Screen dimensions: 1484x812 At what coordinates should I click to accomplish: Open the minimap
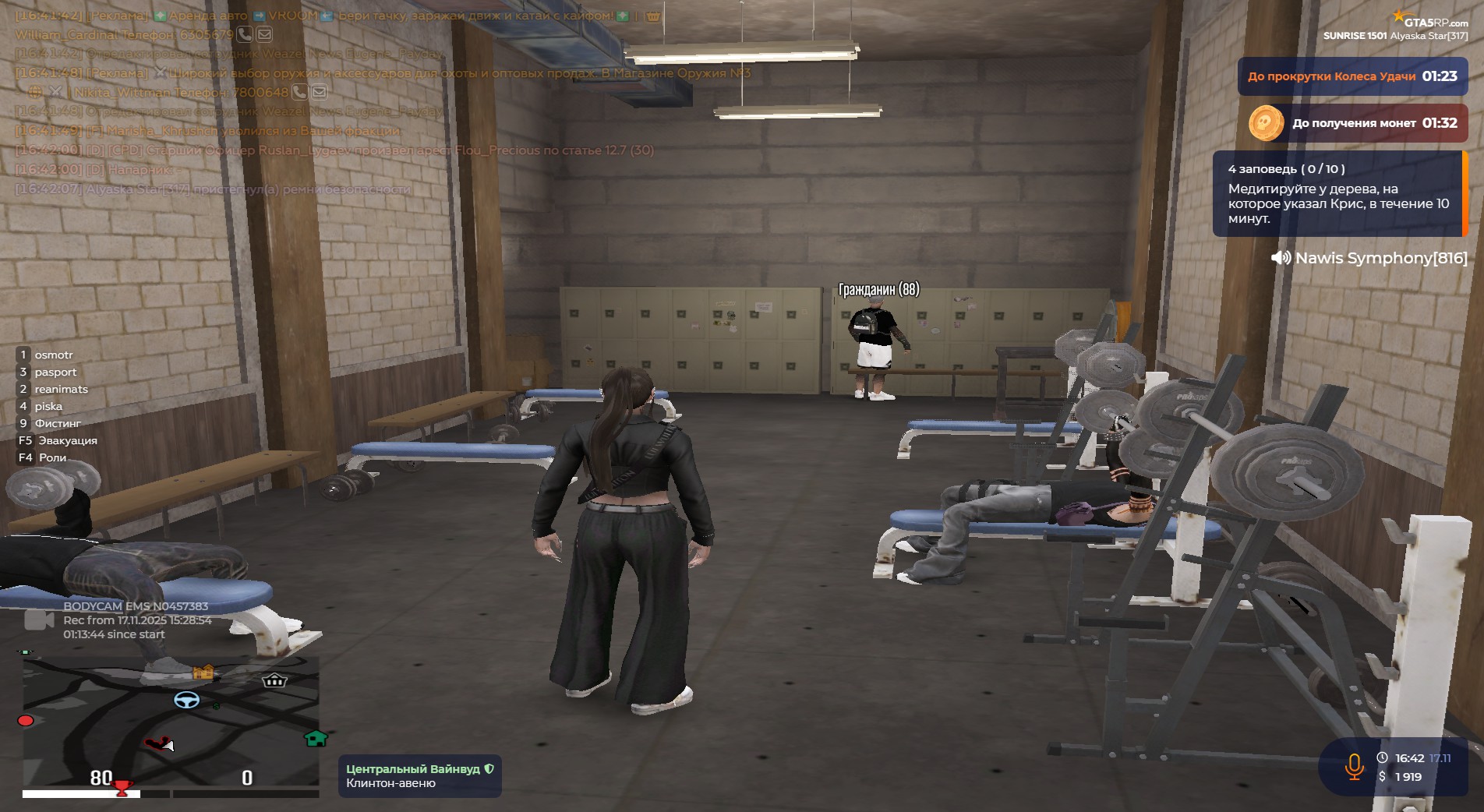click(171, 721)
